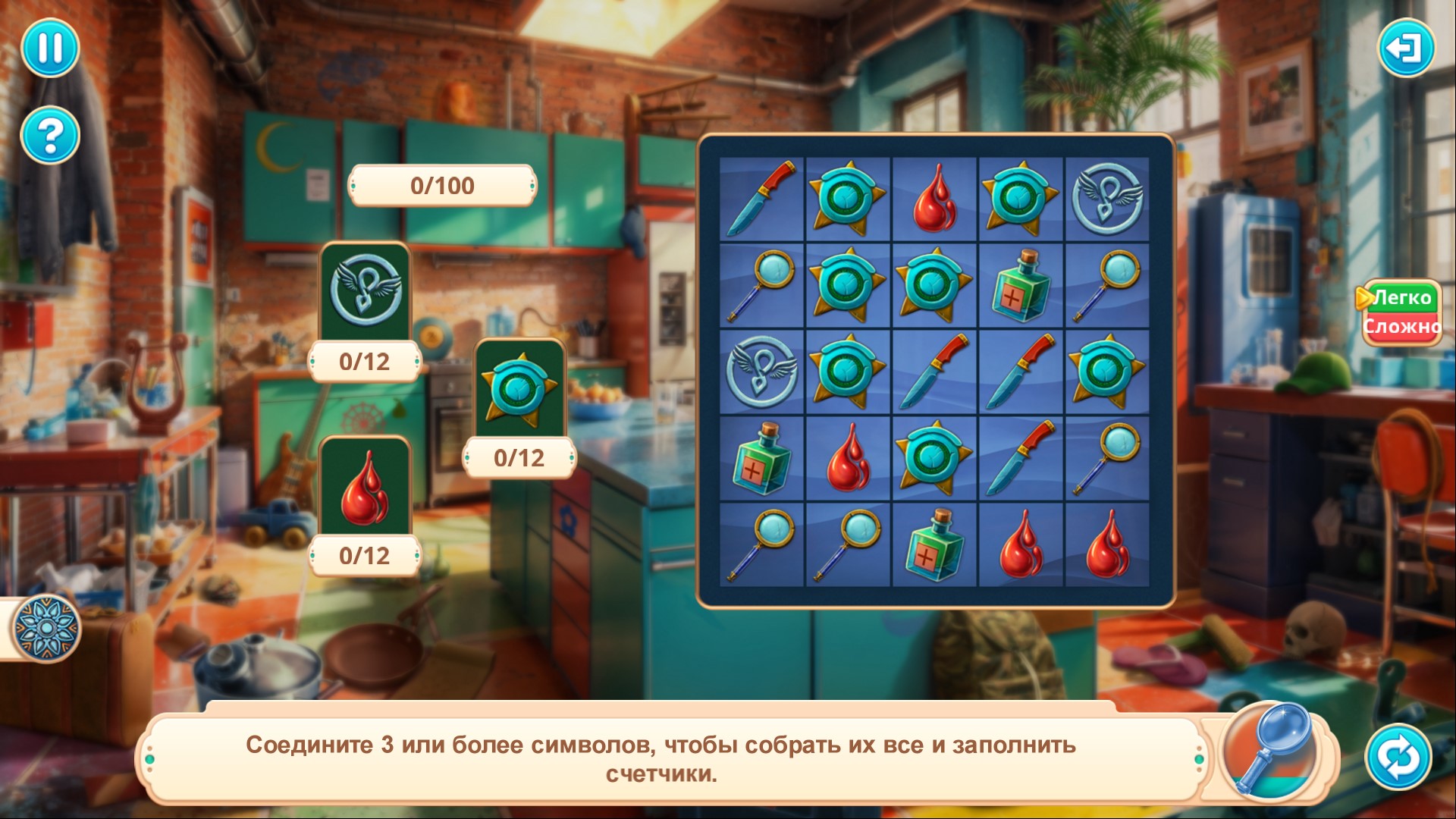The height and width of the screenshot is (819, 1456).
Task: Click the circular refresh arrows button
Action: (1398, 757)
